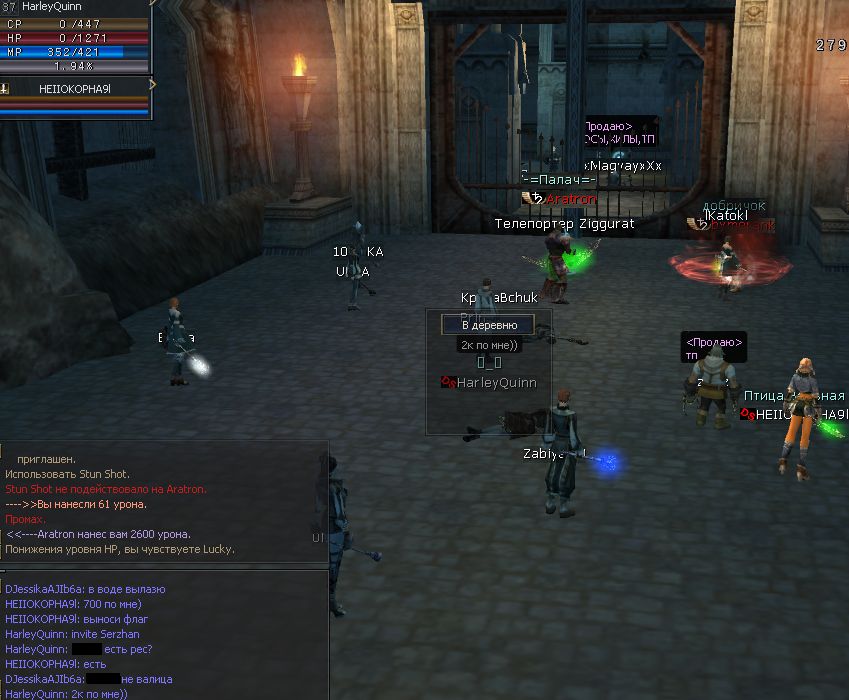The height and width of the screenshot is (700, 849).
Task: Click the system combat log window
Action: point(165,503)
